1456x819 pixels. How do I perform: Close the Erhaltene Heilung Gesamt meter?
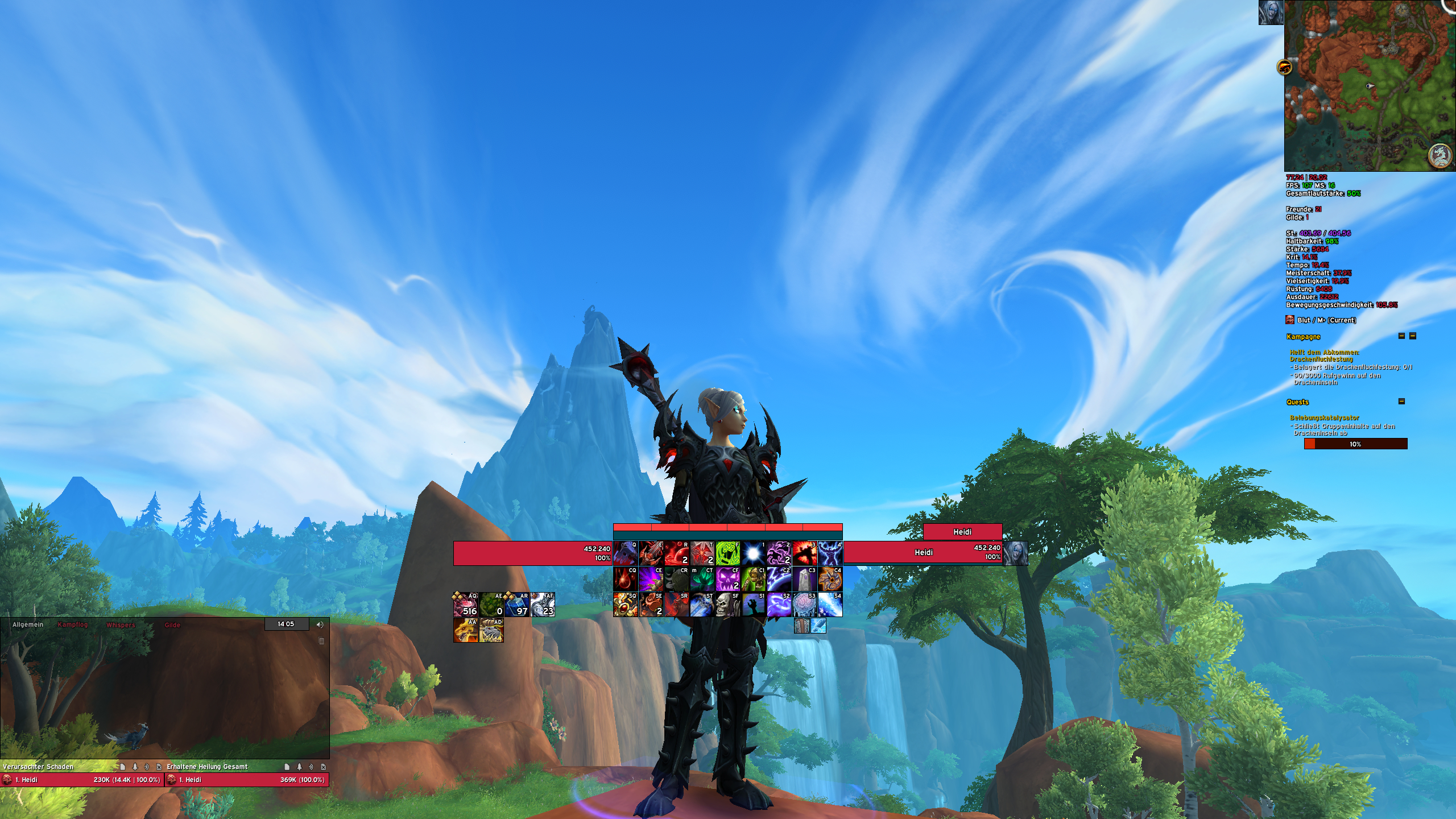(324, 767)
